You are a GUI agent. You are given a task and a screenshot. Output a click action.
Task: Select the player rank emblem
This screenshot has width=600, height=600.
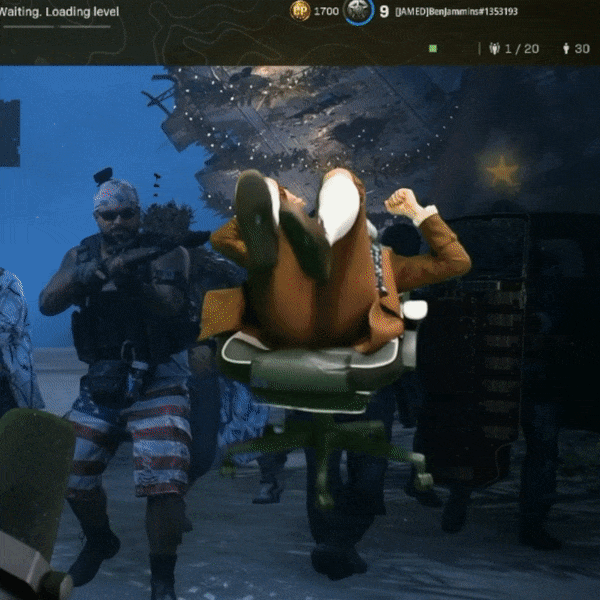point(359,12)
